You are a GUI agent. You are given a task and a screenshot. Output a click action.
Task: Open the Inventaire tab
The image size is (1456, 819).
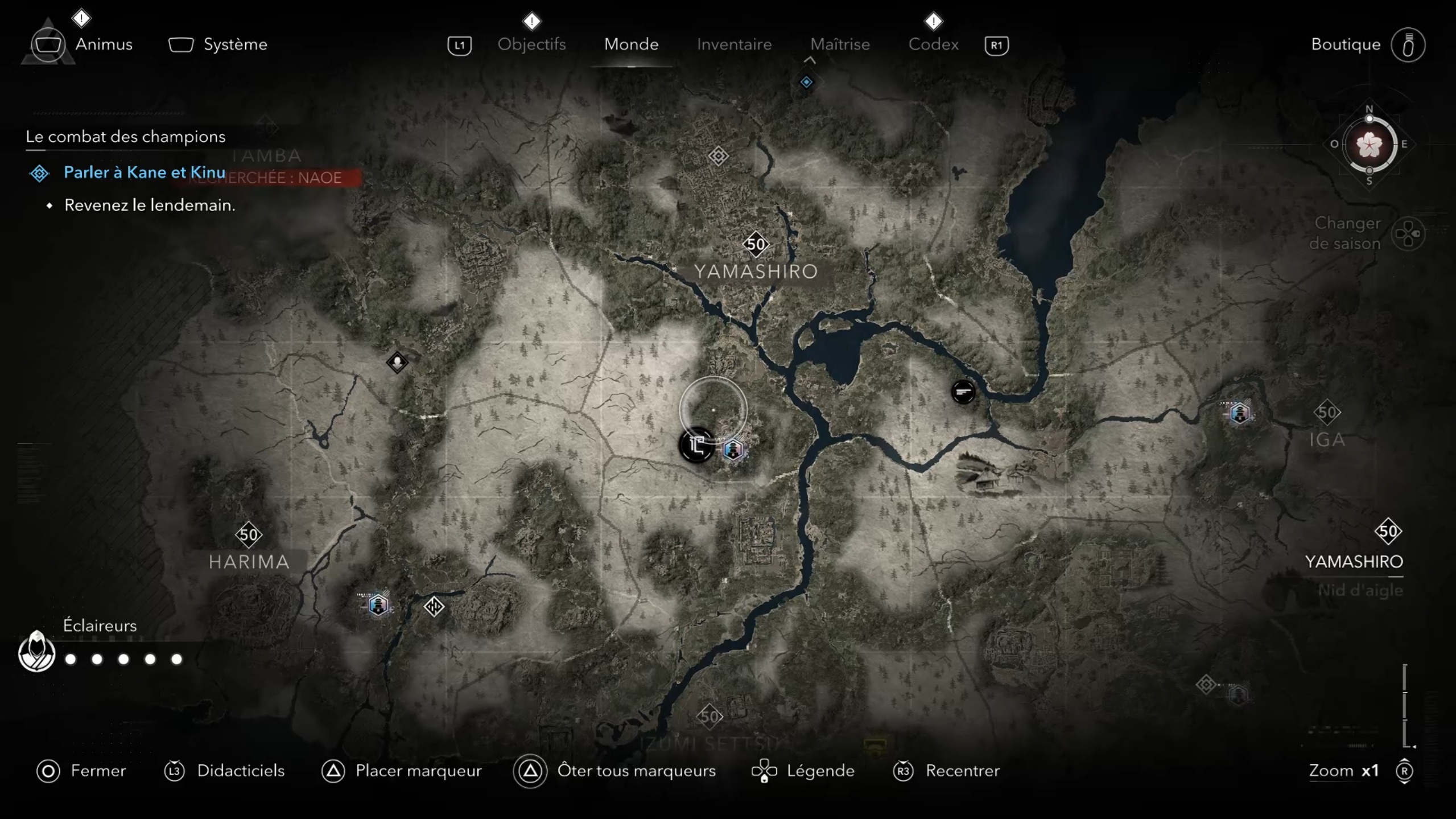point(734,44)
